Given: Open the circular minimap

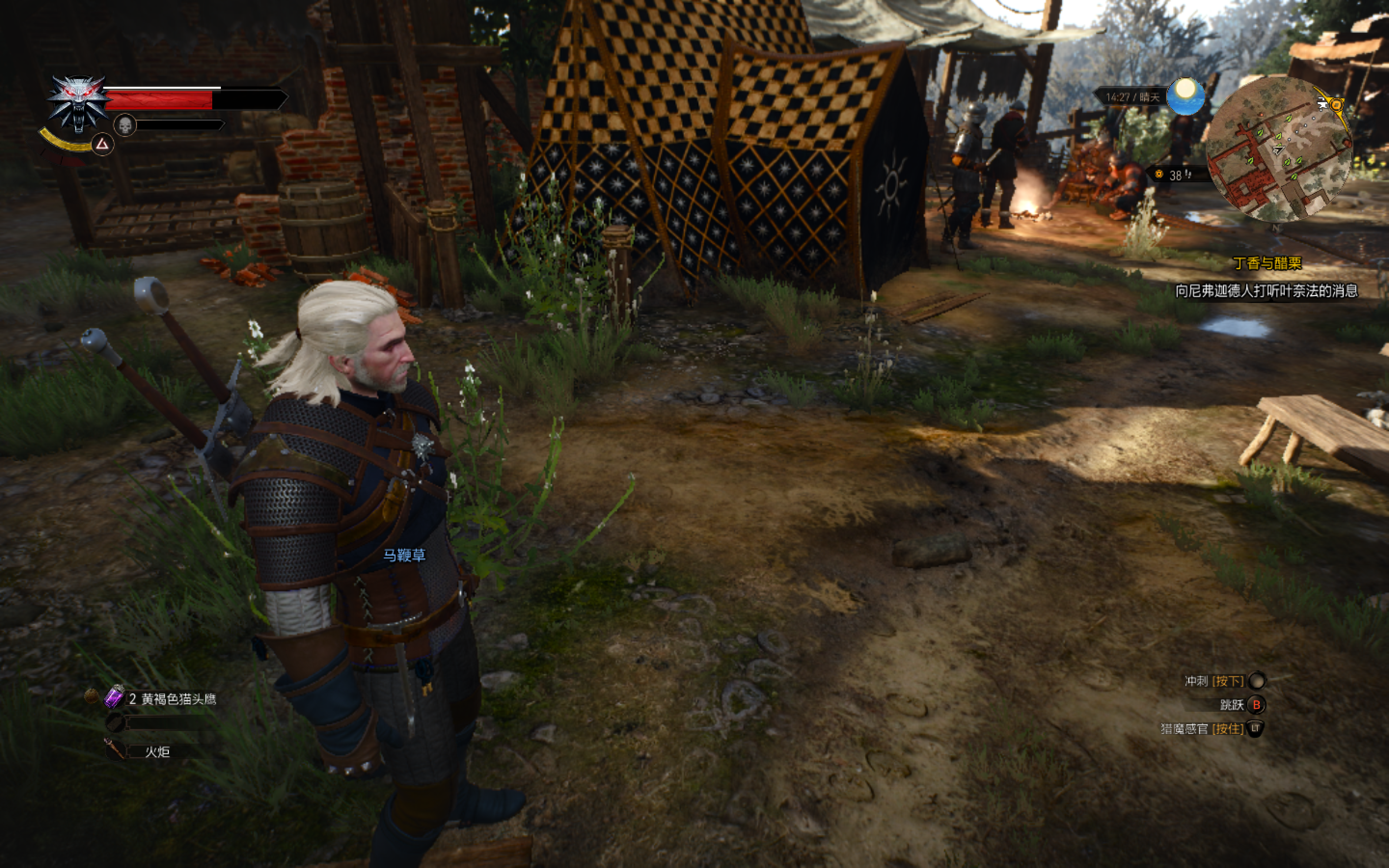Looking at the screenshot, I should point(1280,149).
